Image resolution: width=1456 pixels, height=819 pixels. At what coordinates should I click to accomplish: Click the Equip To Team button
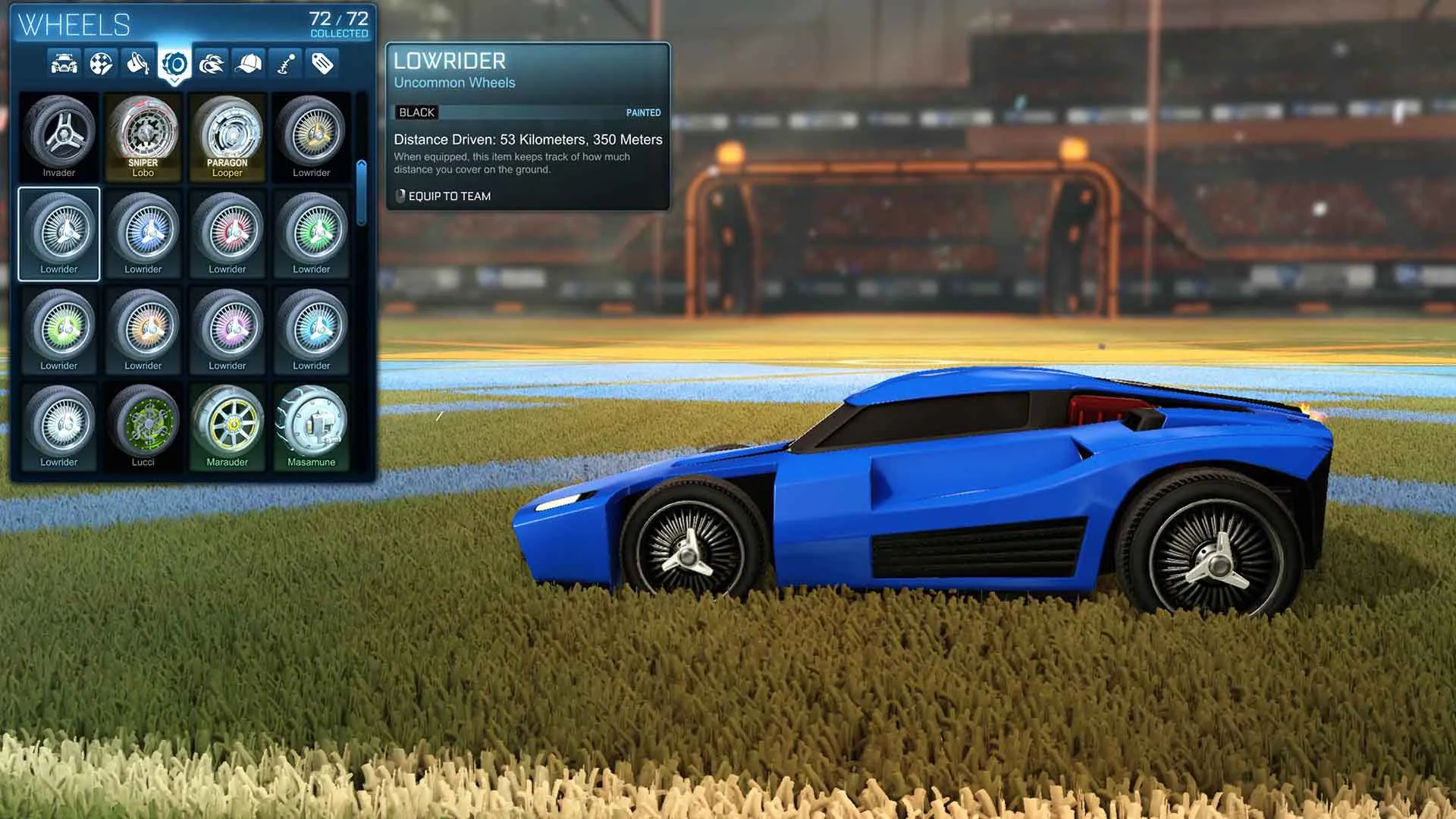coord(442,196)
